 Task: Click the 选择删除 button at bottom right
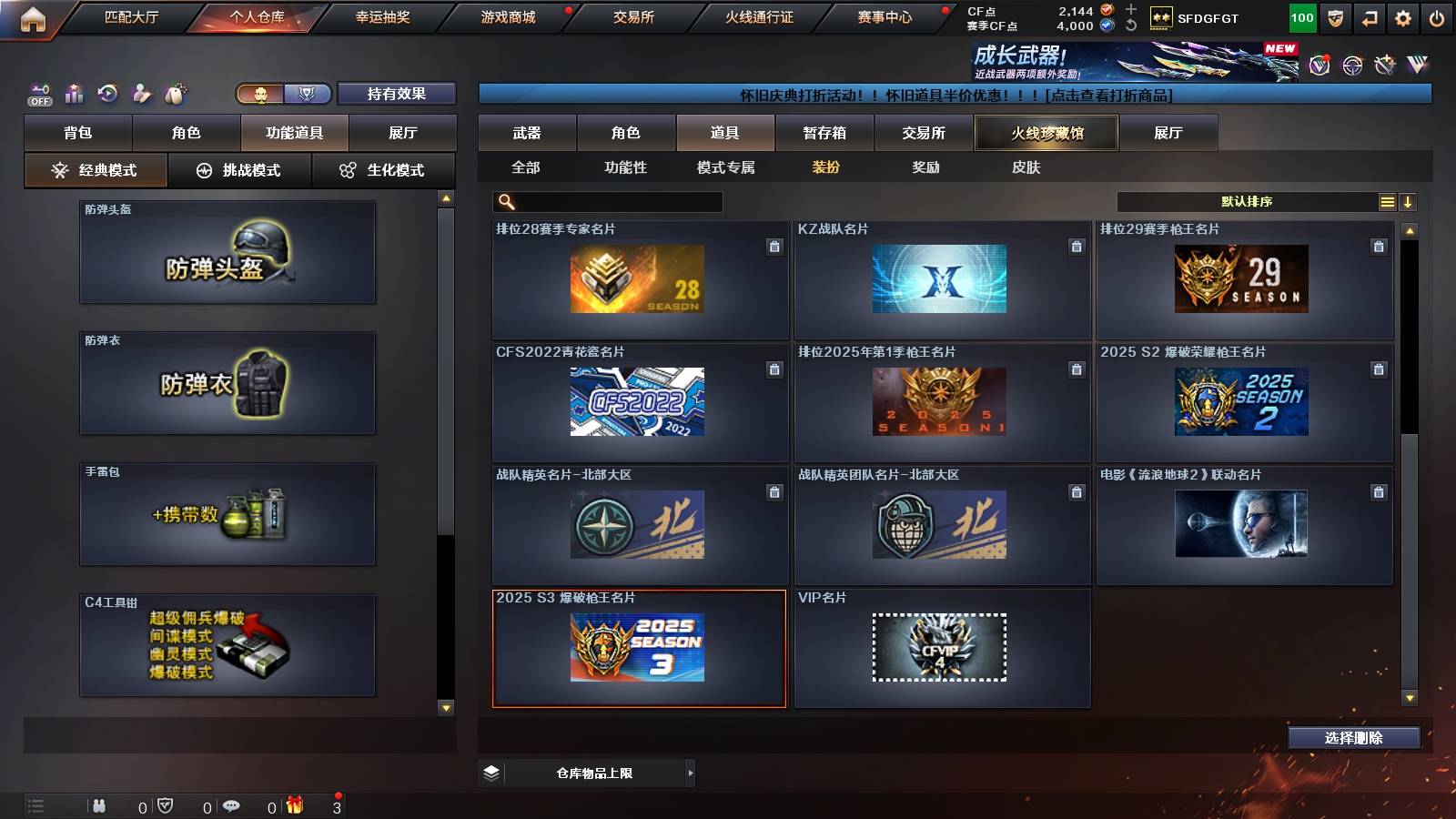click(1354, 738)
